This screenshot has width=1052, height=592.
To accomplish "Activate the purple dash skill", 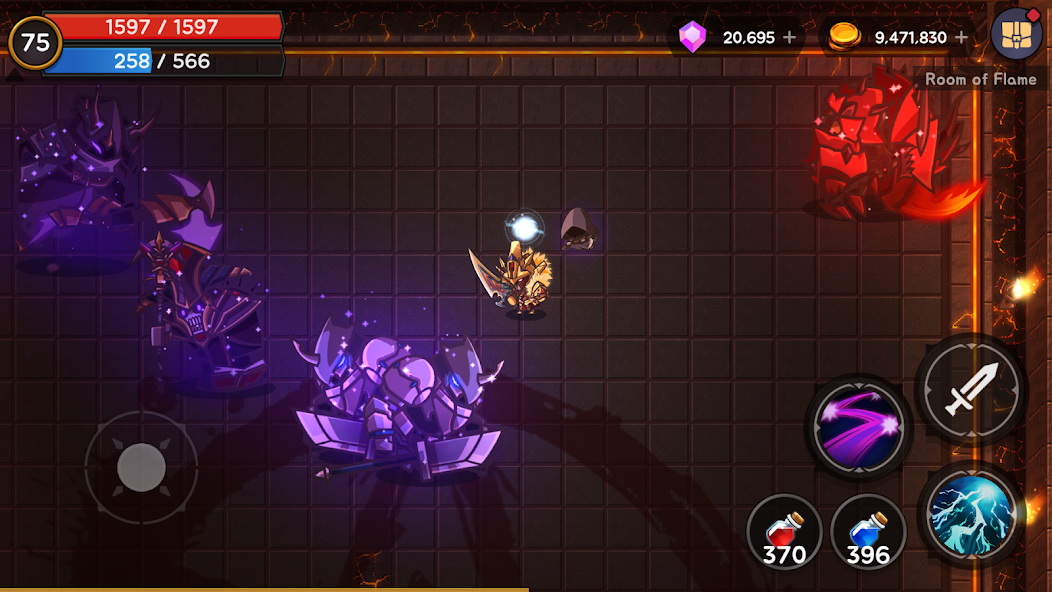I will 859,426.
